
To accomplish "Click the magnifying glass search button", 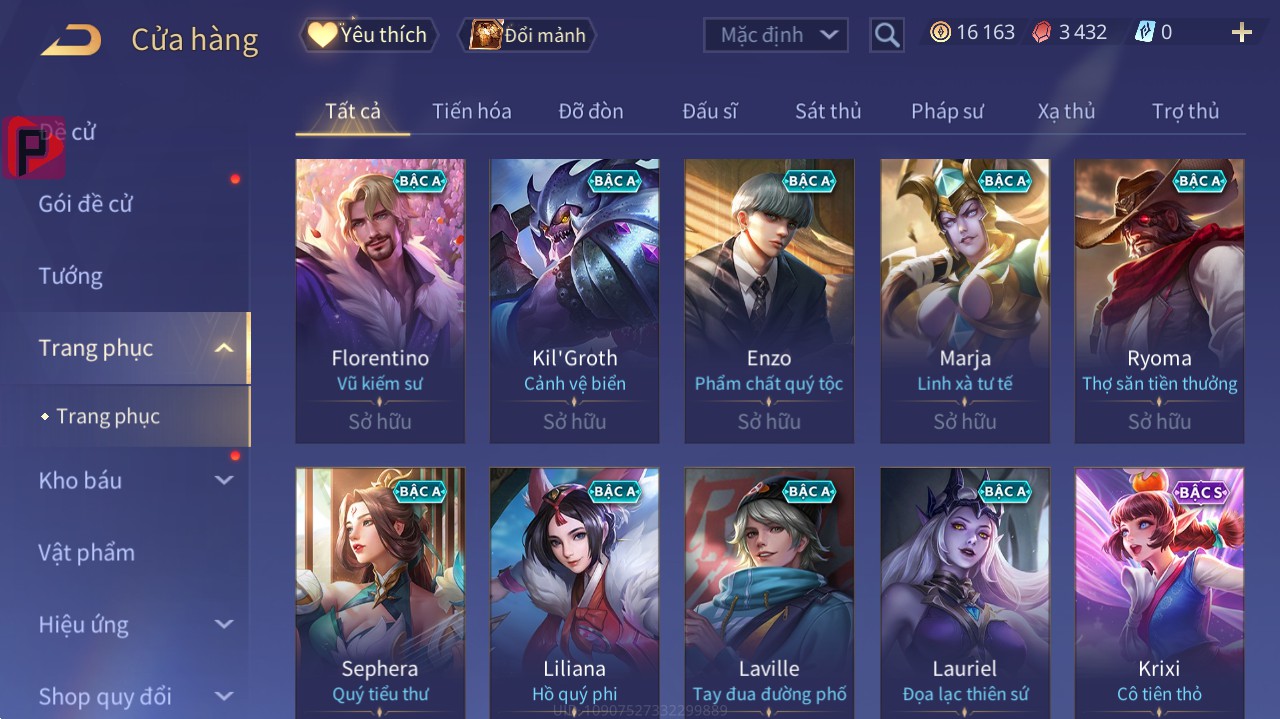I will coord(886,35).
